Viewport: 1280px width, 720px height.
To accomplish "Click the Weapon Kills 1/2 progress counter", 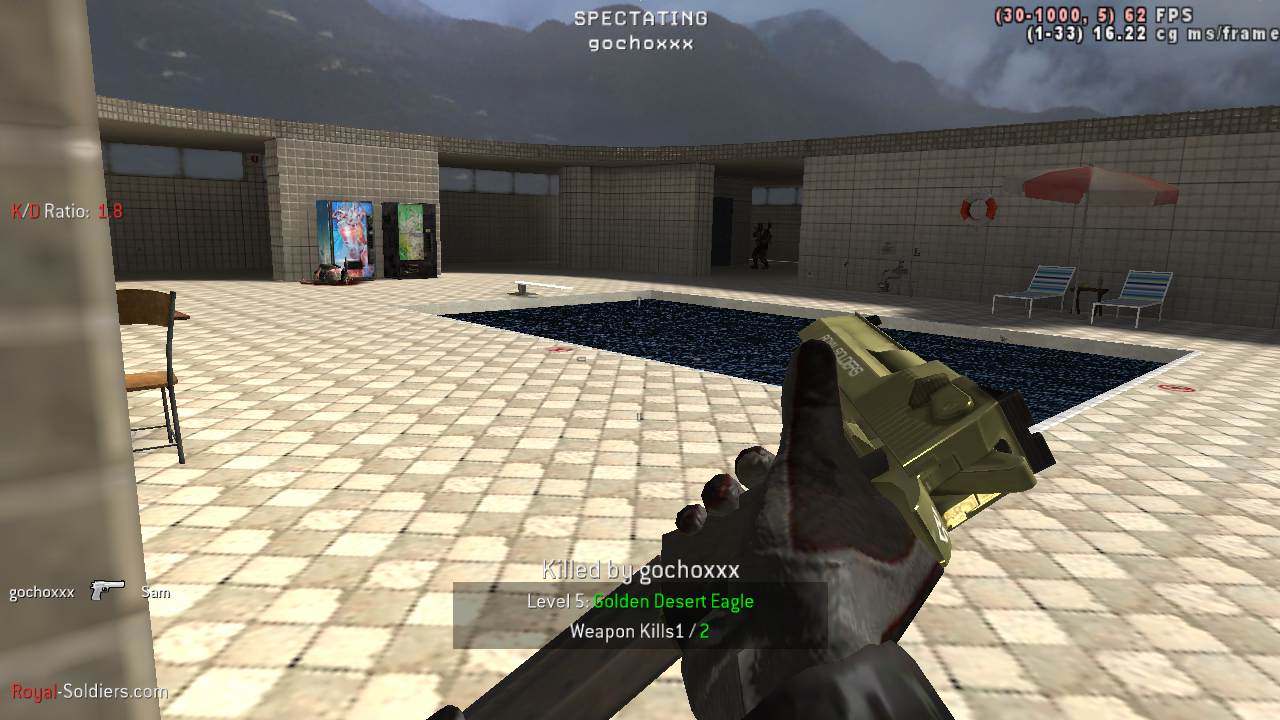I will coord(641,631).
